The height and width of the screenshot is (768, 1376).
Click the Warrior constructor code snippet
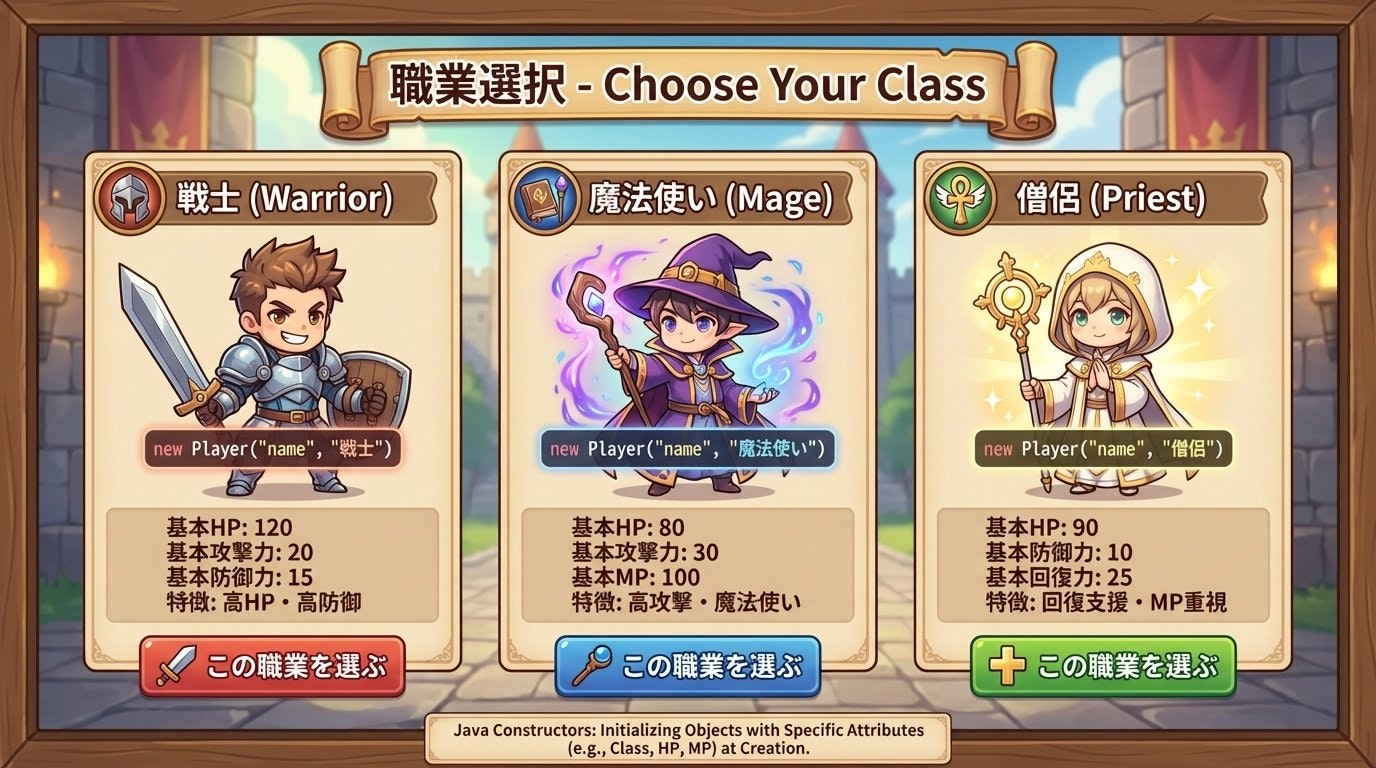[x=271, y=449]
